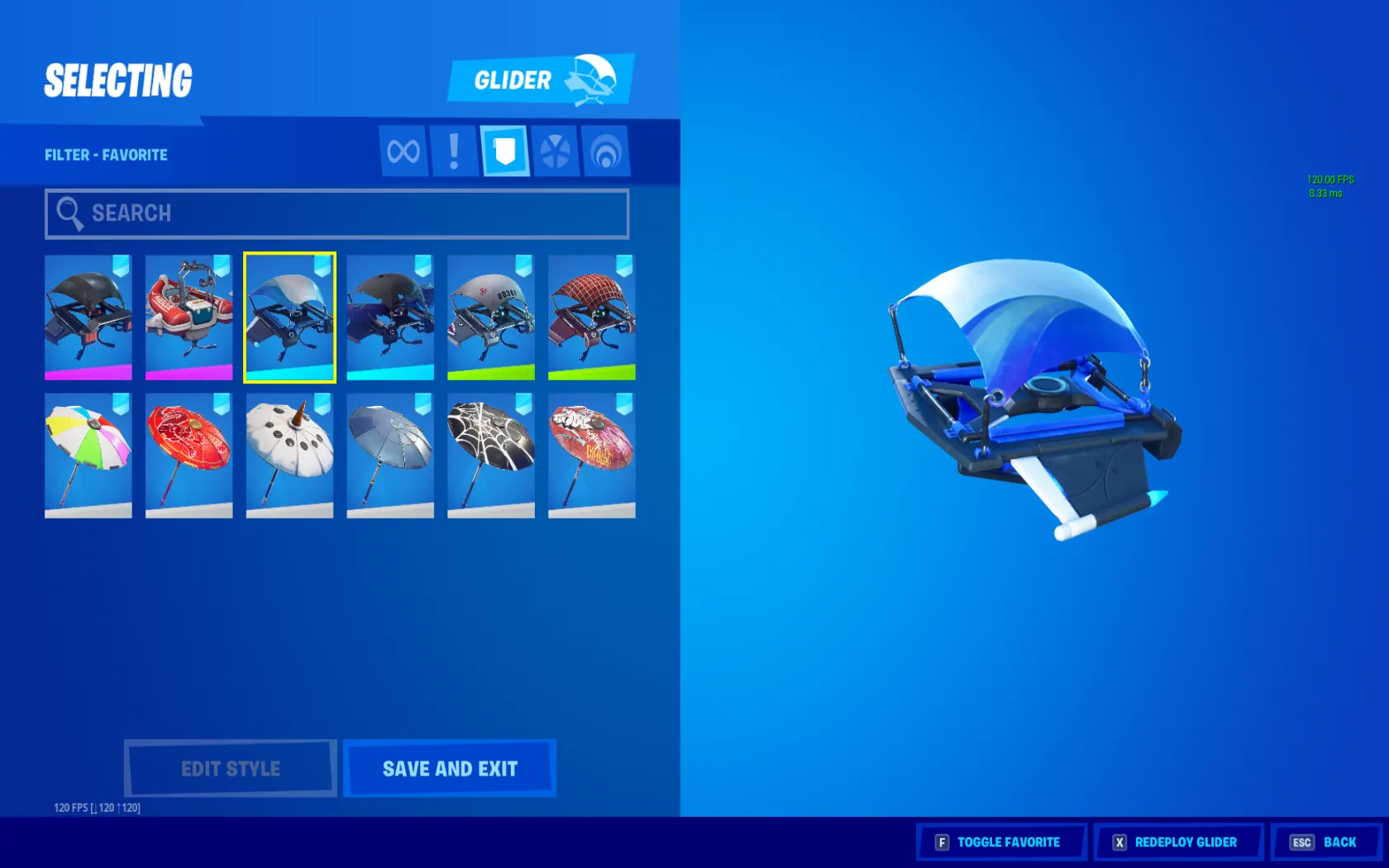Show all gliders with the infinity filter
The height and width of the screenshot is (868, 1389).
(403, 151)
